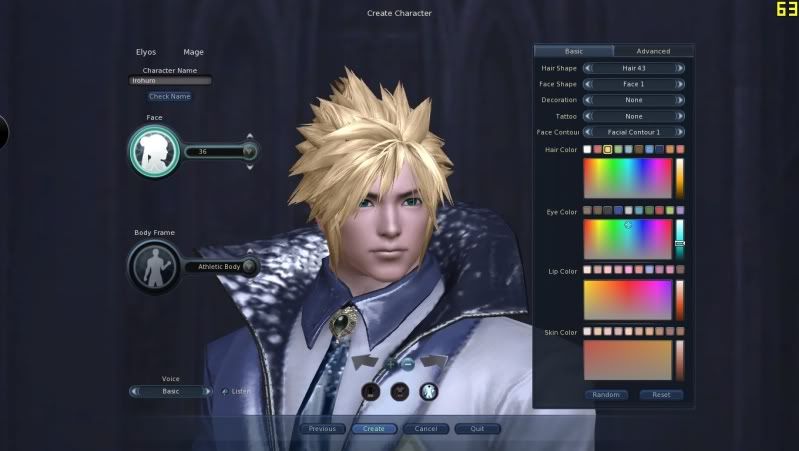Zoom out the character with minus

(x=408, y=363)
